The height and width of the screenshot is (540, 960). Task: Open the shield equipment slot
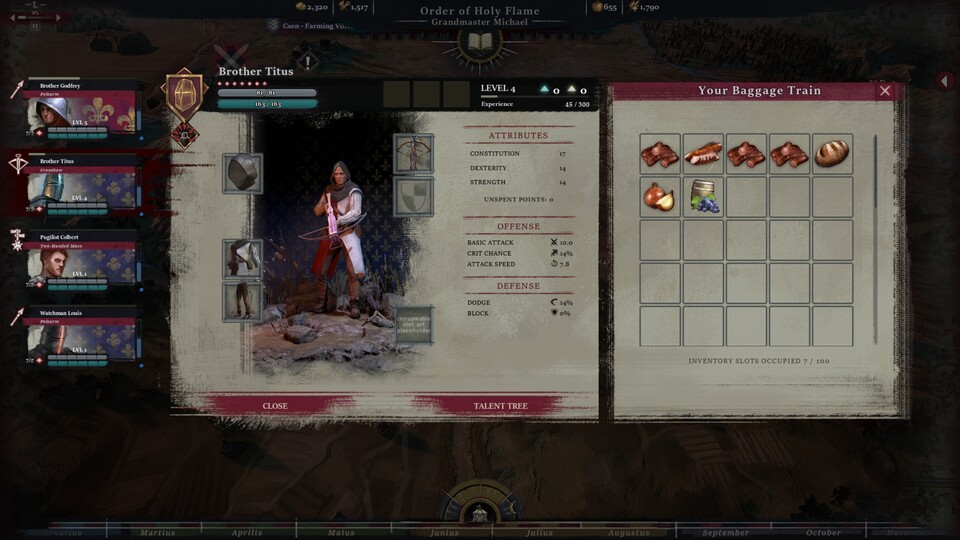413,197
